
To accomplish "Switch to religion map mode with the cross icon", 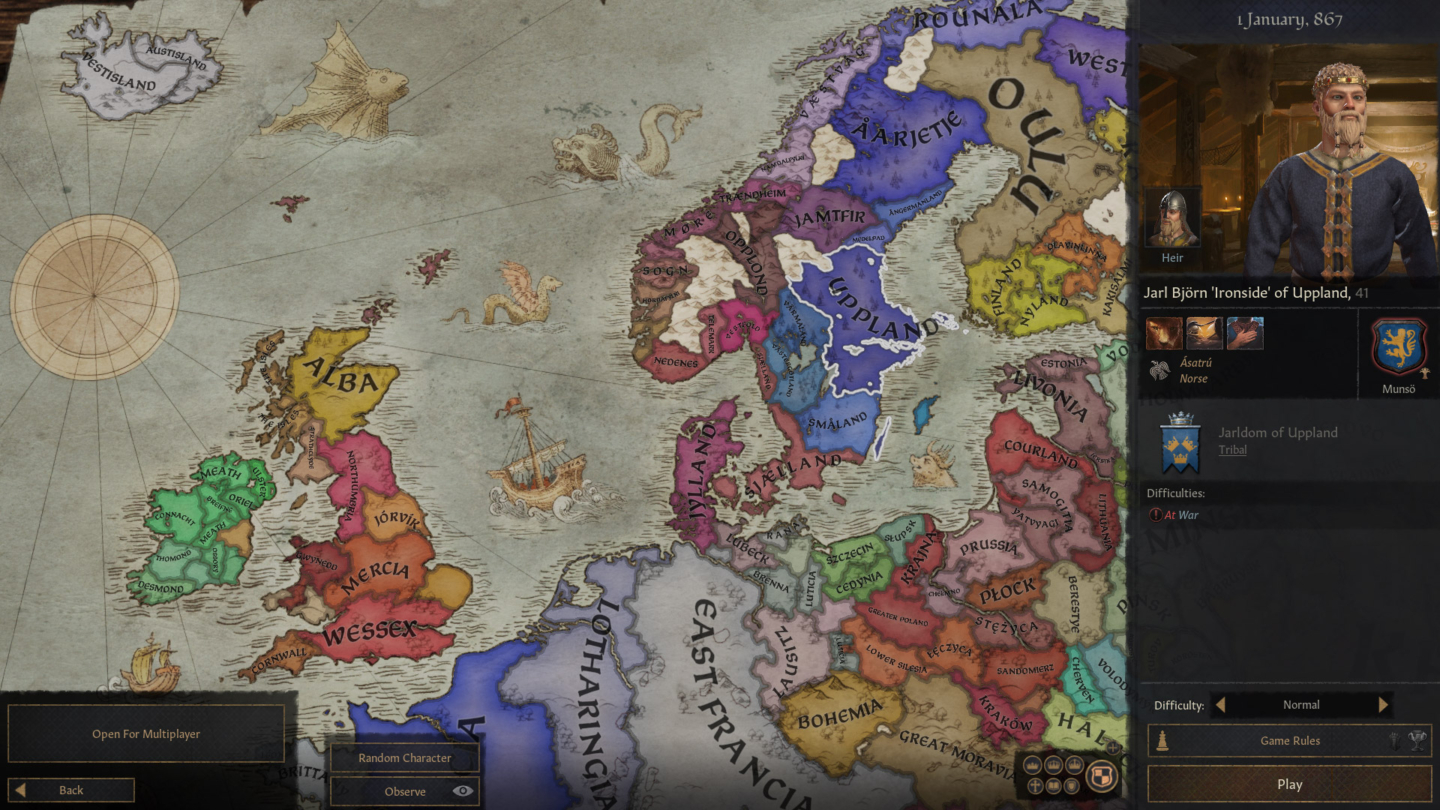I will [1034, 786].
